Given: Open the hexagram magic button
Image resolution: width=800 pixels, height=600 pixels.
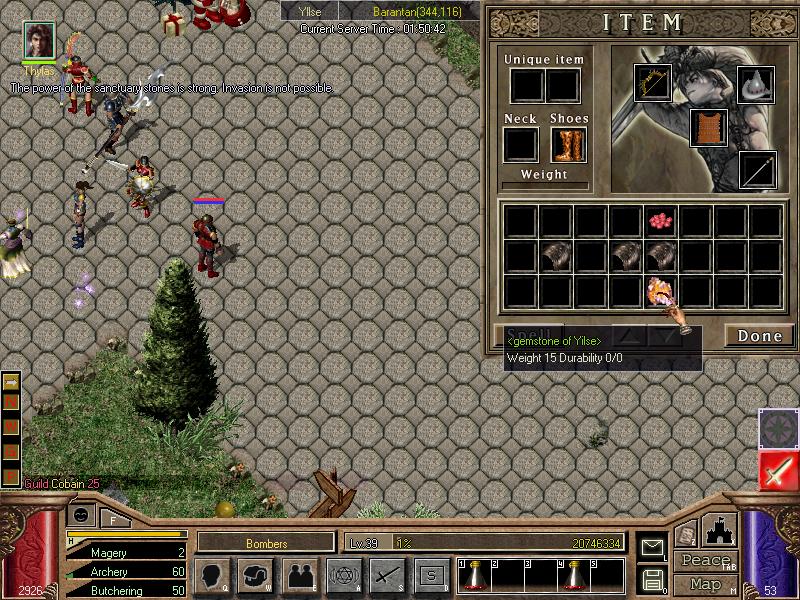Looking at the screenshot, I should (342, 575).
